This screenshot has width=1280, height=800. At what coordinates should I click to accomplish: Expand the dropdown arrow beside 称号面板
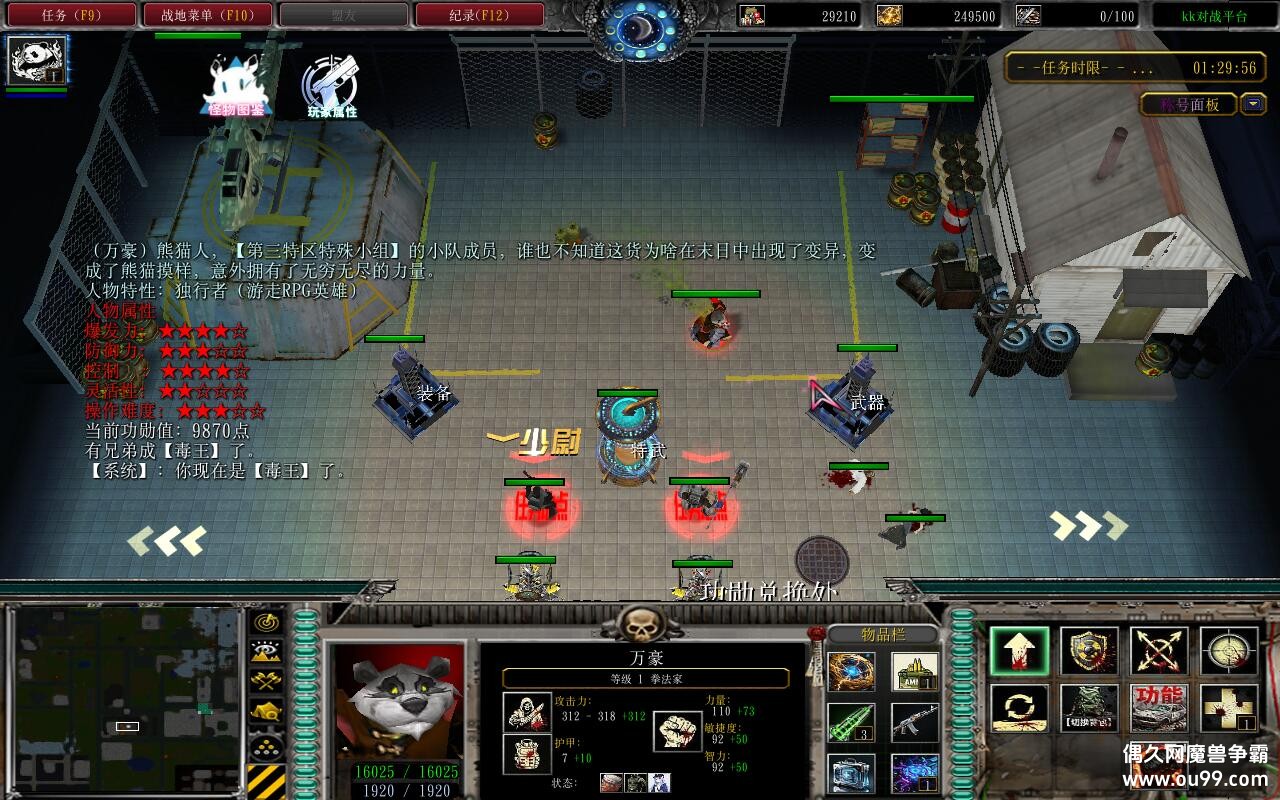[x=1253, y=104]
